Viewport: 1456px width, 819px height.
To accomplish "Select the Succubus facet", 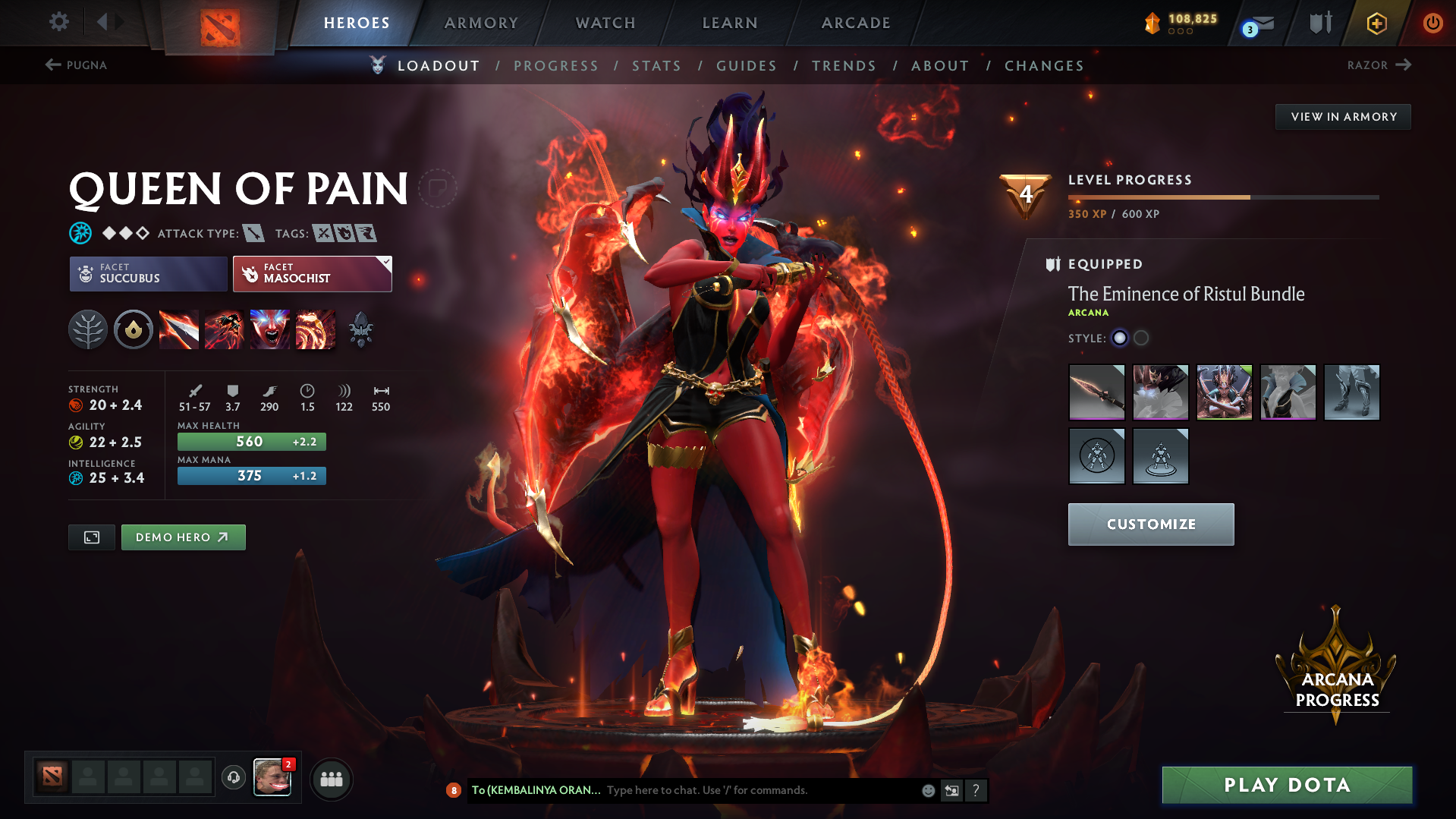I will [148, 273].
